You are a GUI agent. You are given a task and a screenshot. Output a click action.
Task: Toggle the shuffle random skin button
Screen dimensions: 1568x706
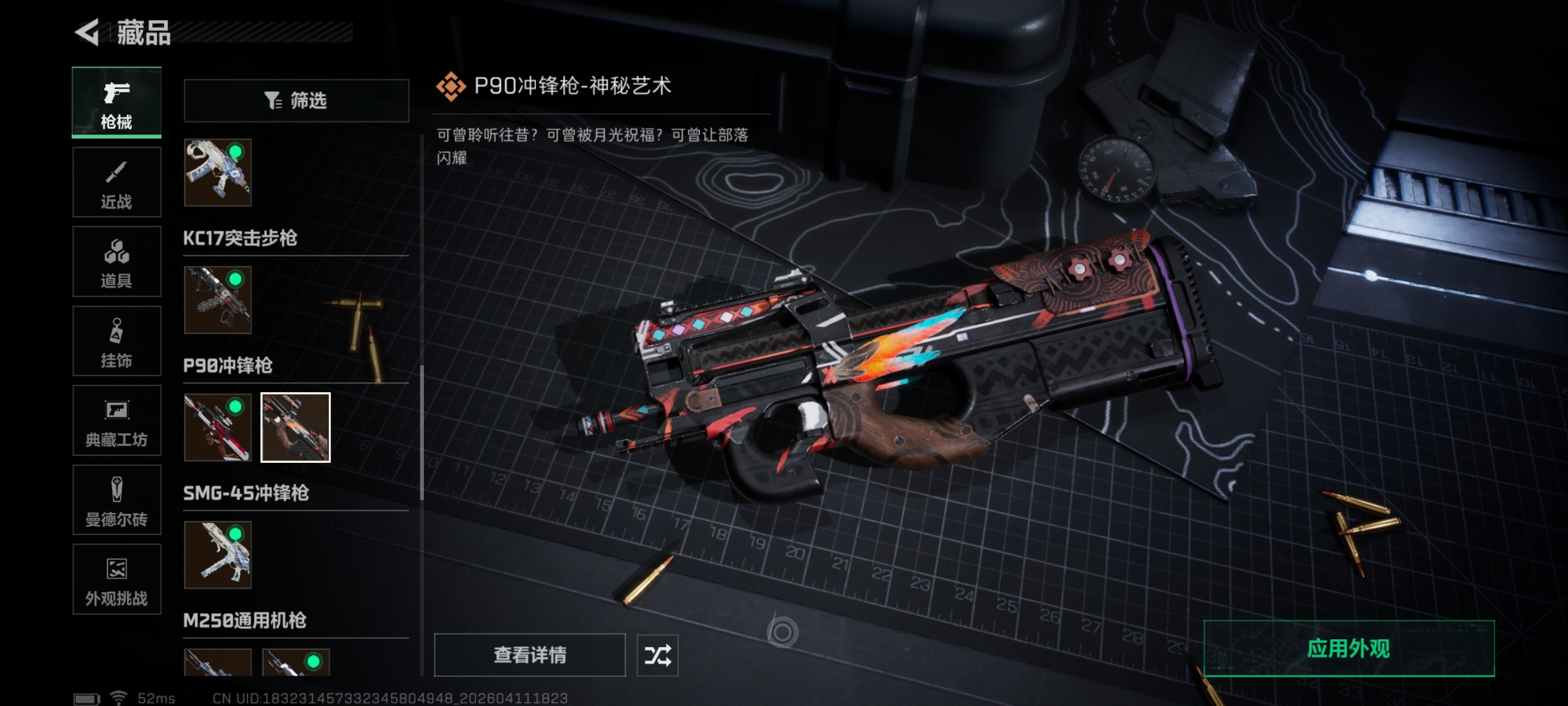tap(657, 655)
